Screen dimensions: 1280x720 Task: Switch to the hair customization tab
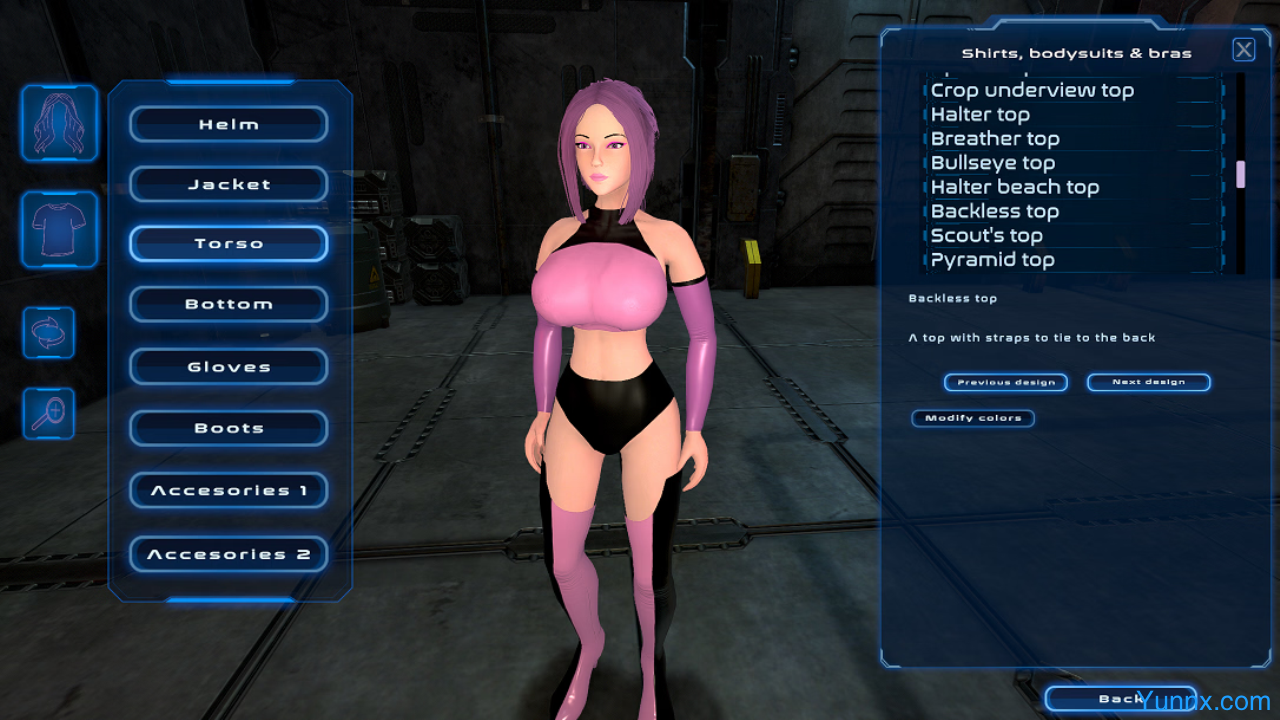click(60, 123)
